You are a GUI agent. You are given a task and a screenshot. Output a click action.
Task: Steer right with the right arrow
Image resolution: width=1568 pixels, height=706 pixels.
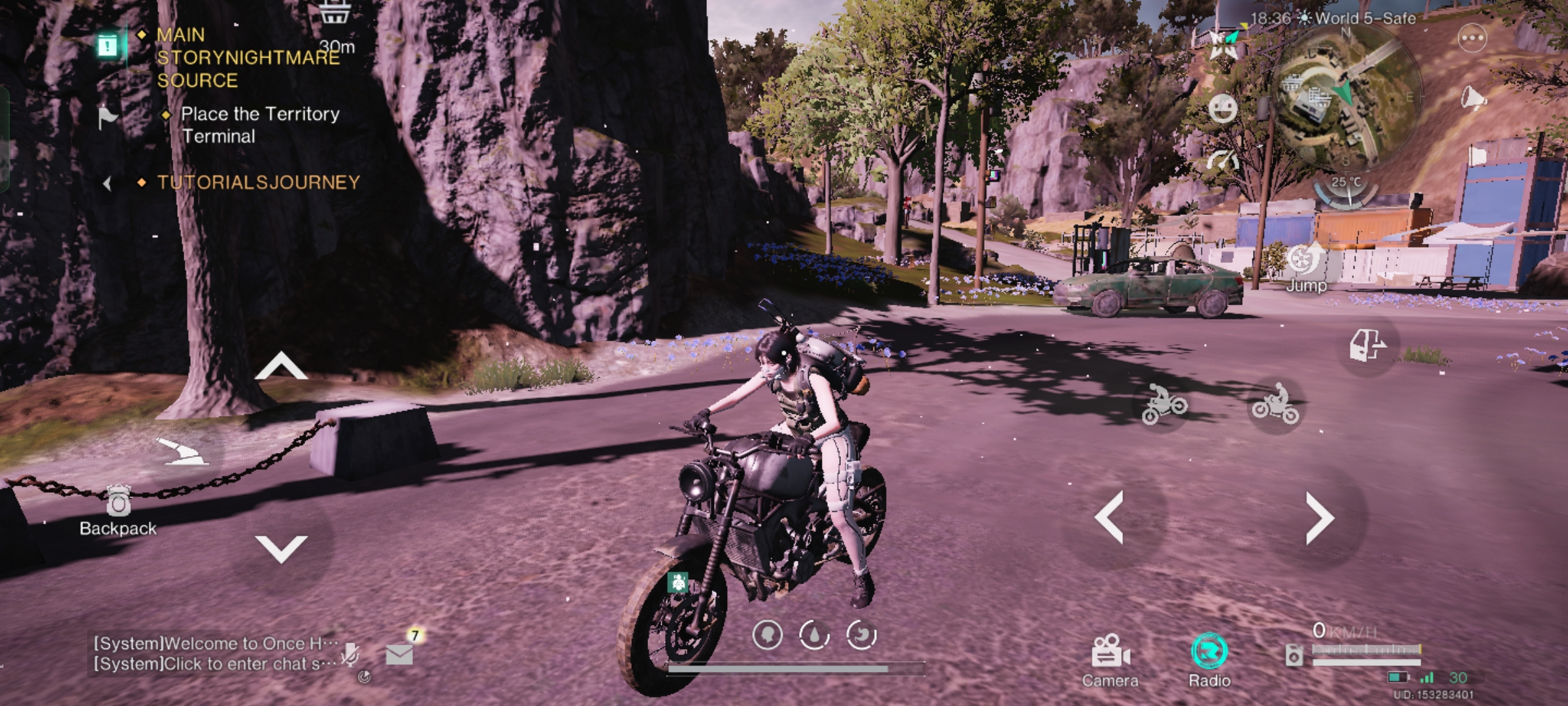pos(1320,518)
